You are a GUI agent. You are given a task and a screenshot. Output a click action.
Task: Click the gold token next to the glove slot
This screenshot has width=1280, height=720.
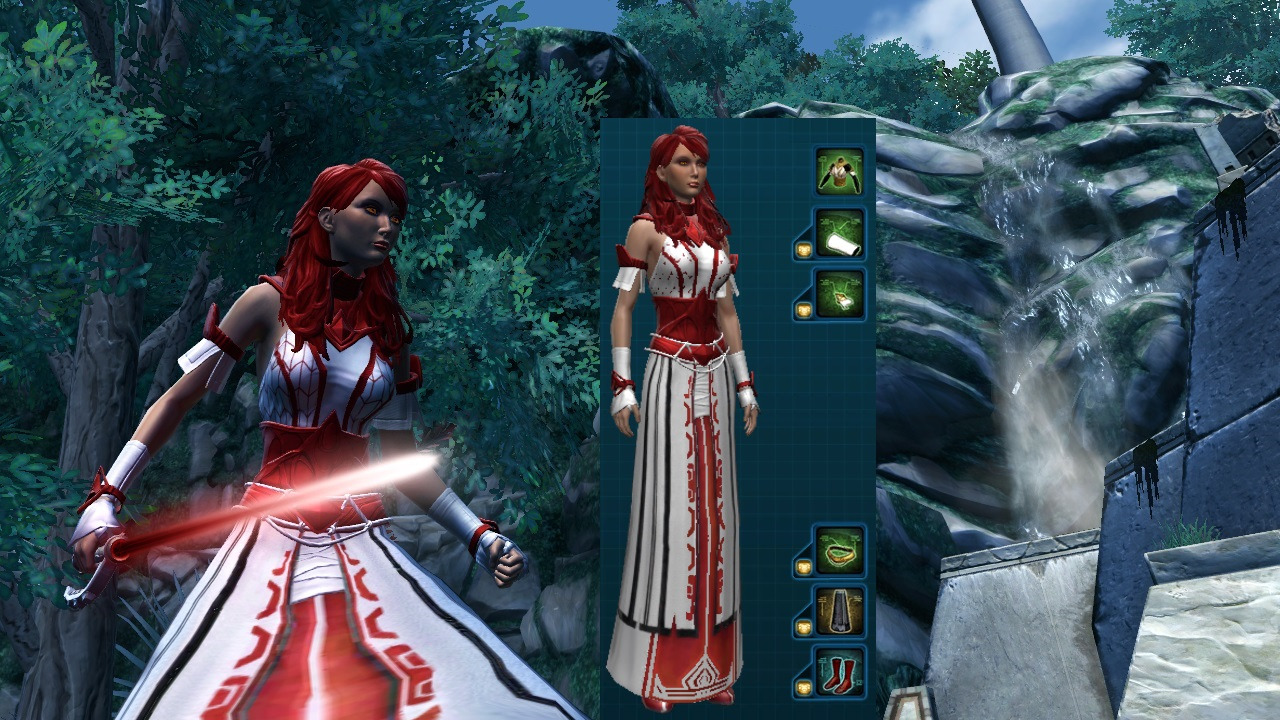pos(803,311)
